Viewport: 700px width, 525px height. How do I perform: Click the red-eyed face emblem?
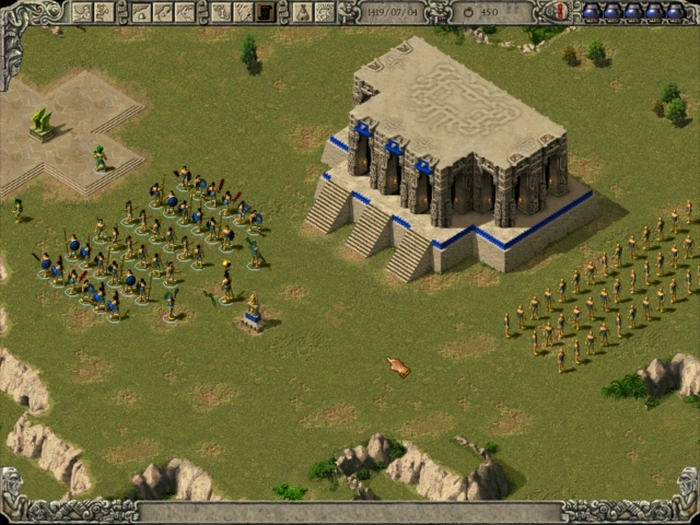pyautogui.click(x=560, y=11)
